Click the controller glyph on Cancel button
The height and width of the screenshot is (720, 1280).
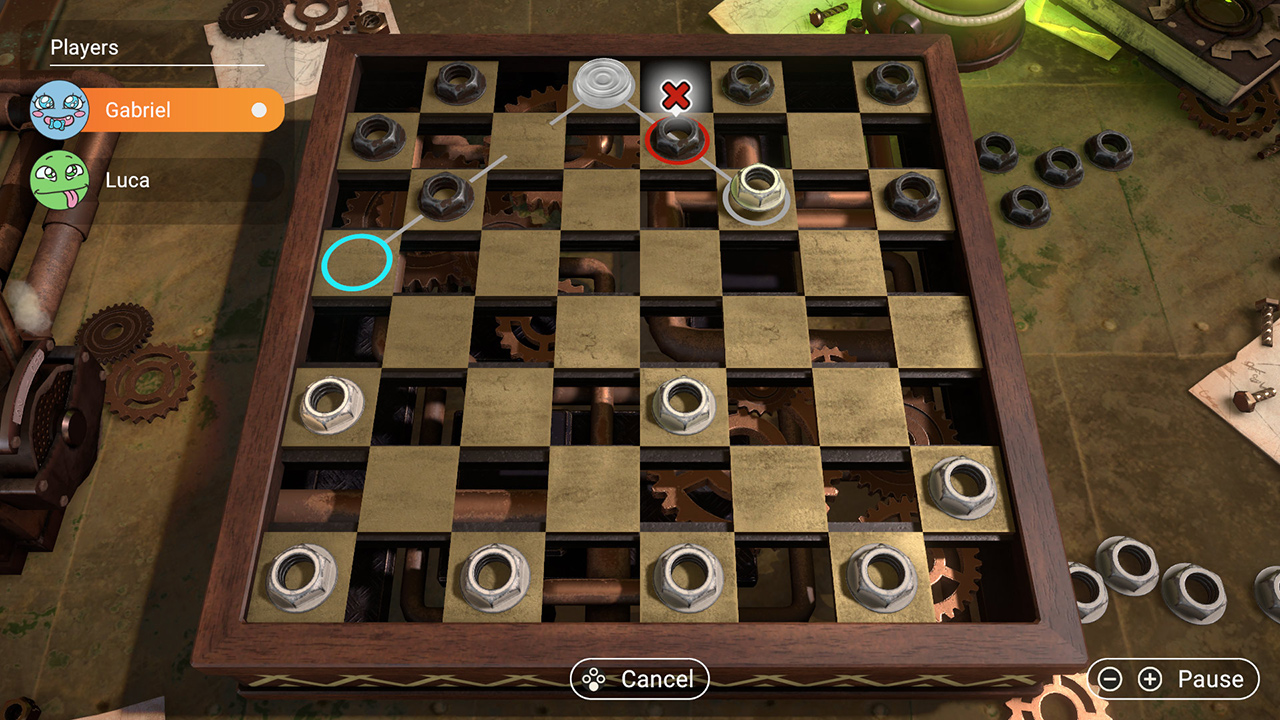tap(592, 678)
